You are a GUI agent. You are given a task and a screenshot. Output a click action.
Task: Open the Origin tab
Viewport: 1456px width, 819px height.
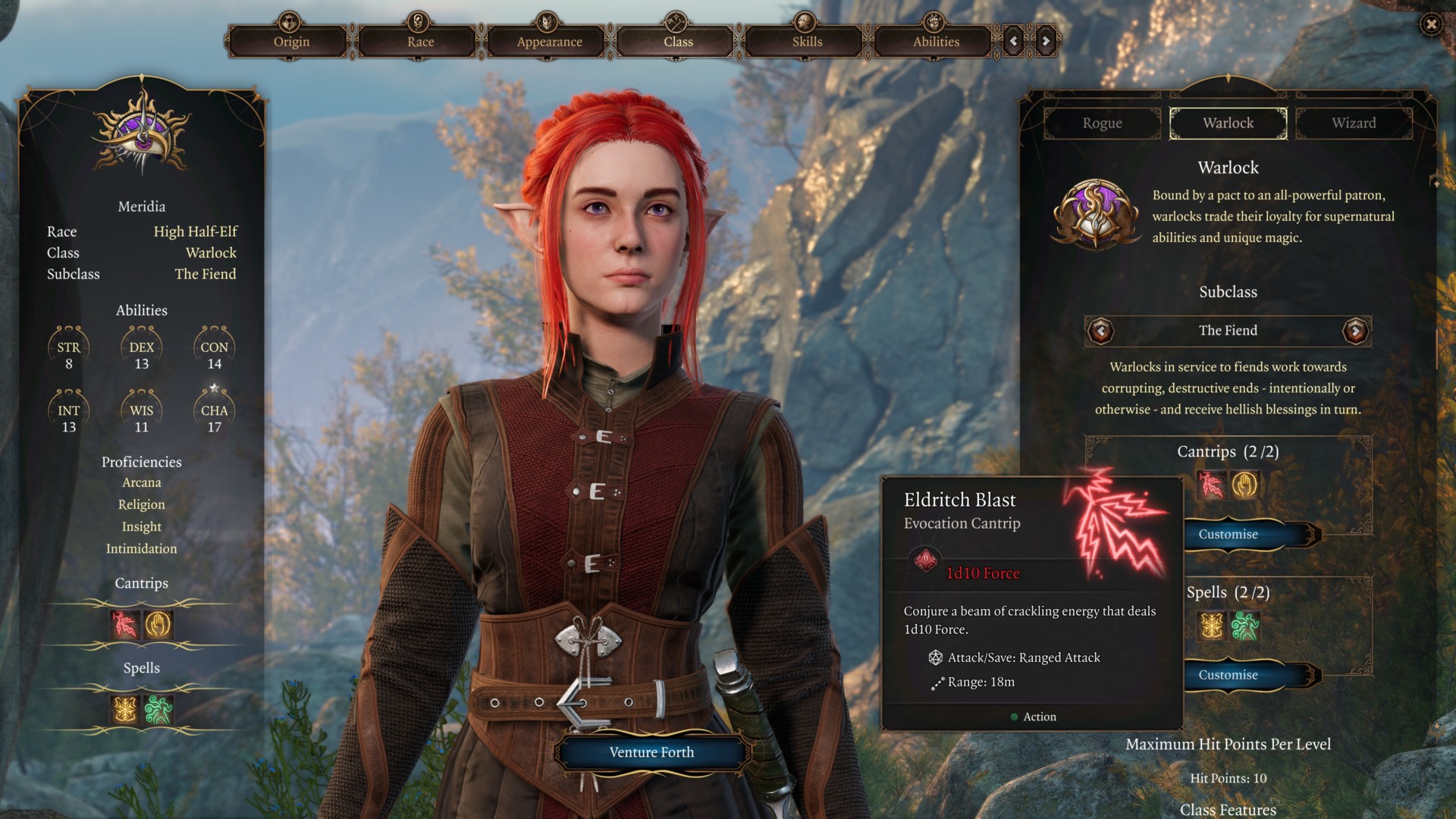[x=291, y=42]
